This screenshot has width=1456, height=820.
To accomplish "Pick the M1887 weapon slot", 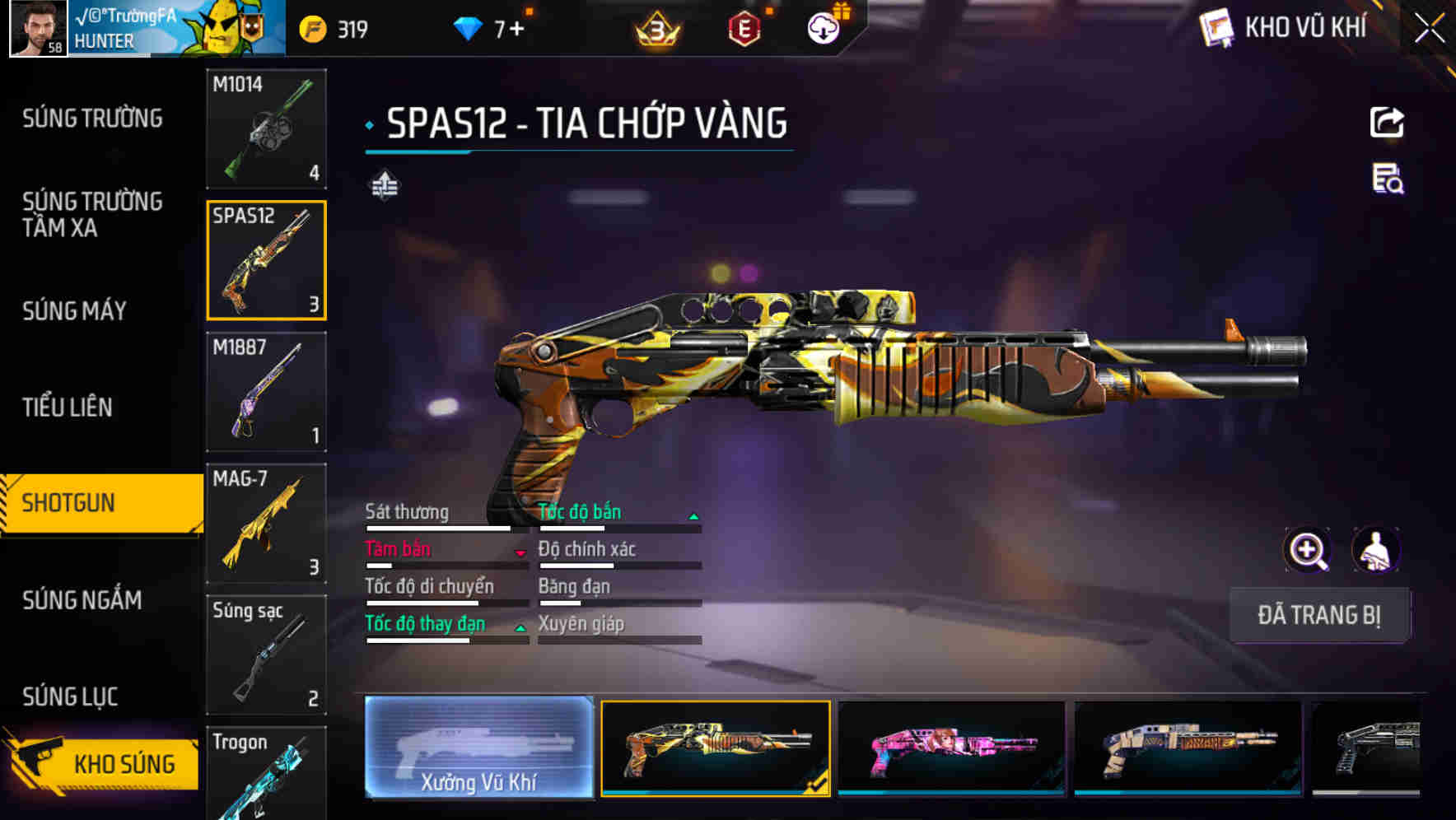I will [266, 392].
